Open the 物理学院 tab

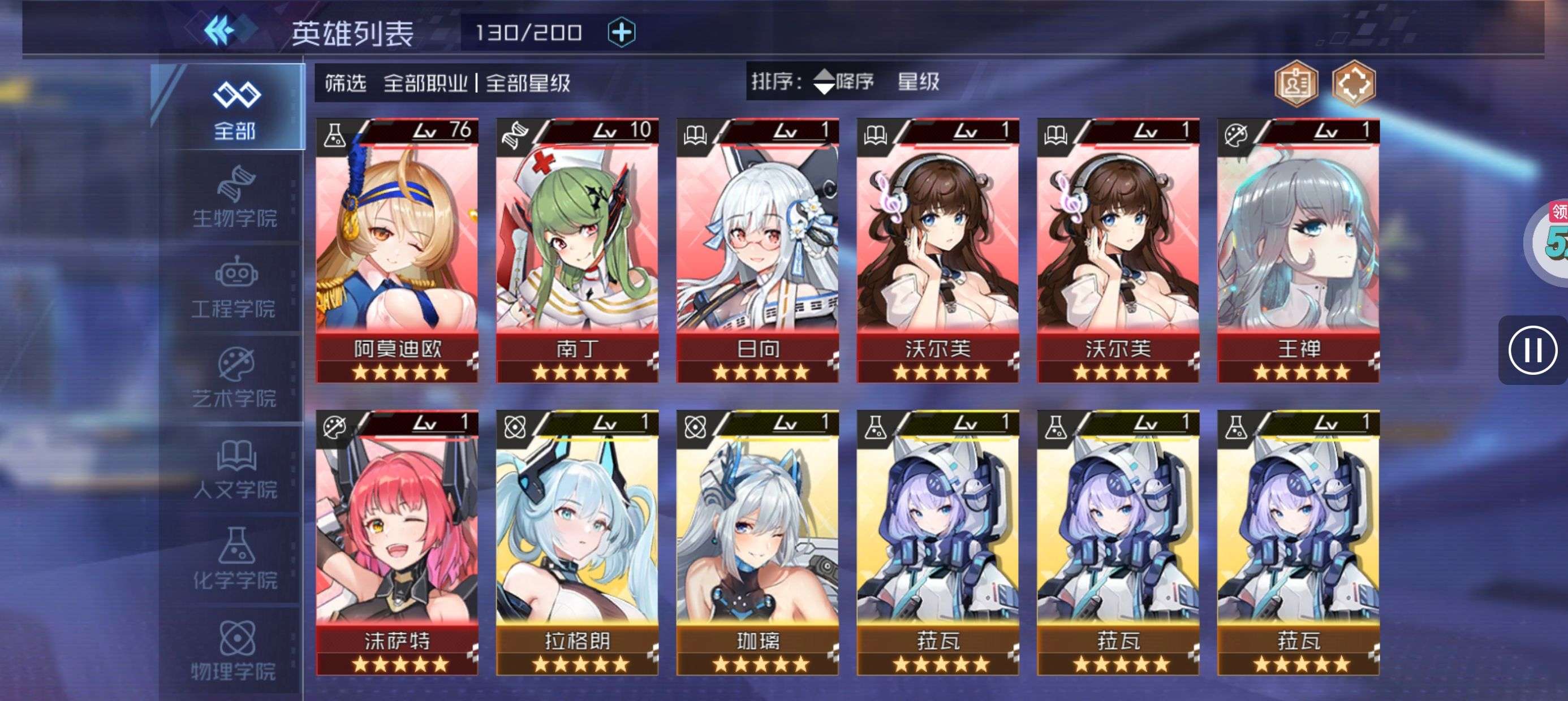(x=235, y=651)
